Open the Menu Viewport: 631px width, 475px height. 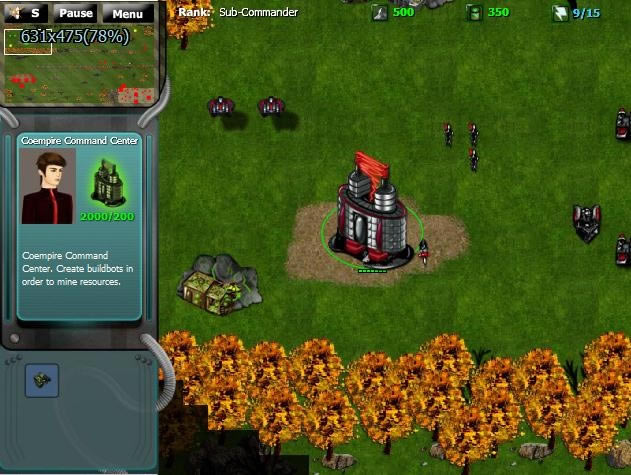click(127, 14)
